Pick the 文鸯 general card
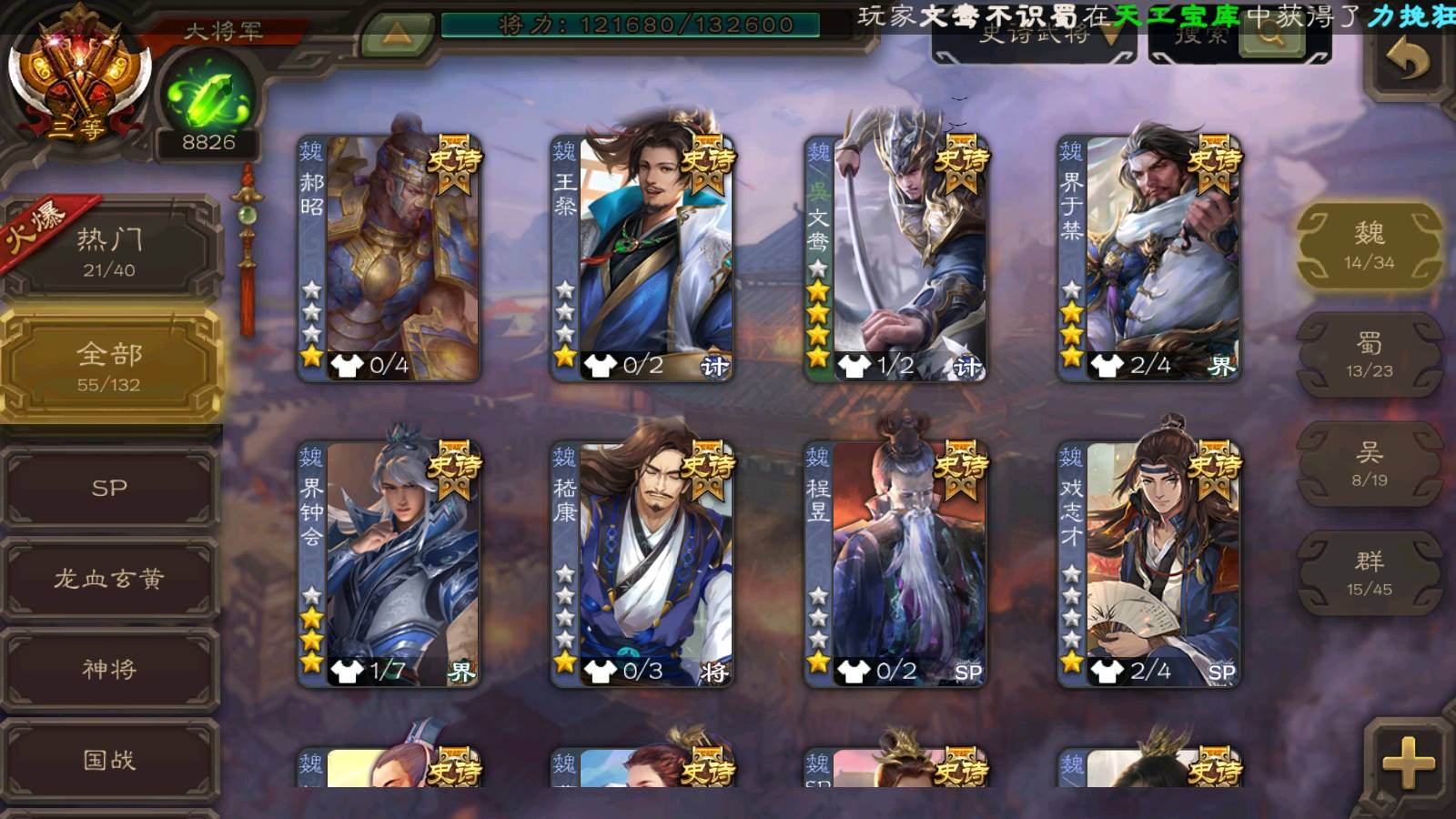 896,258
